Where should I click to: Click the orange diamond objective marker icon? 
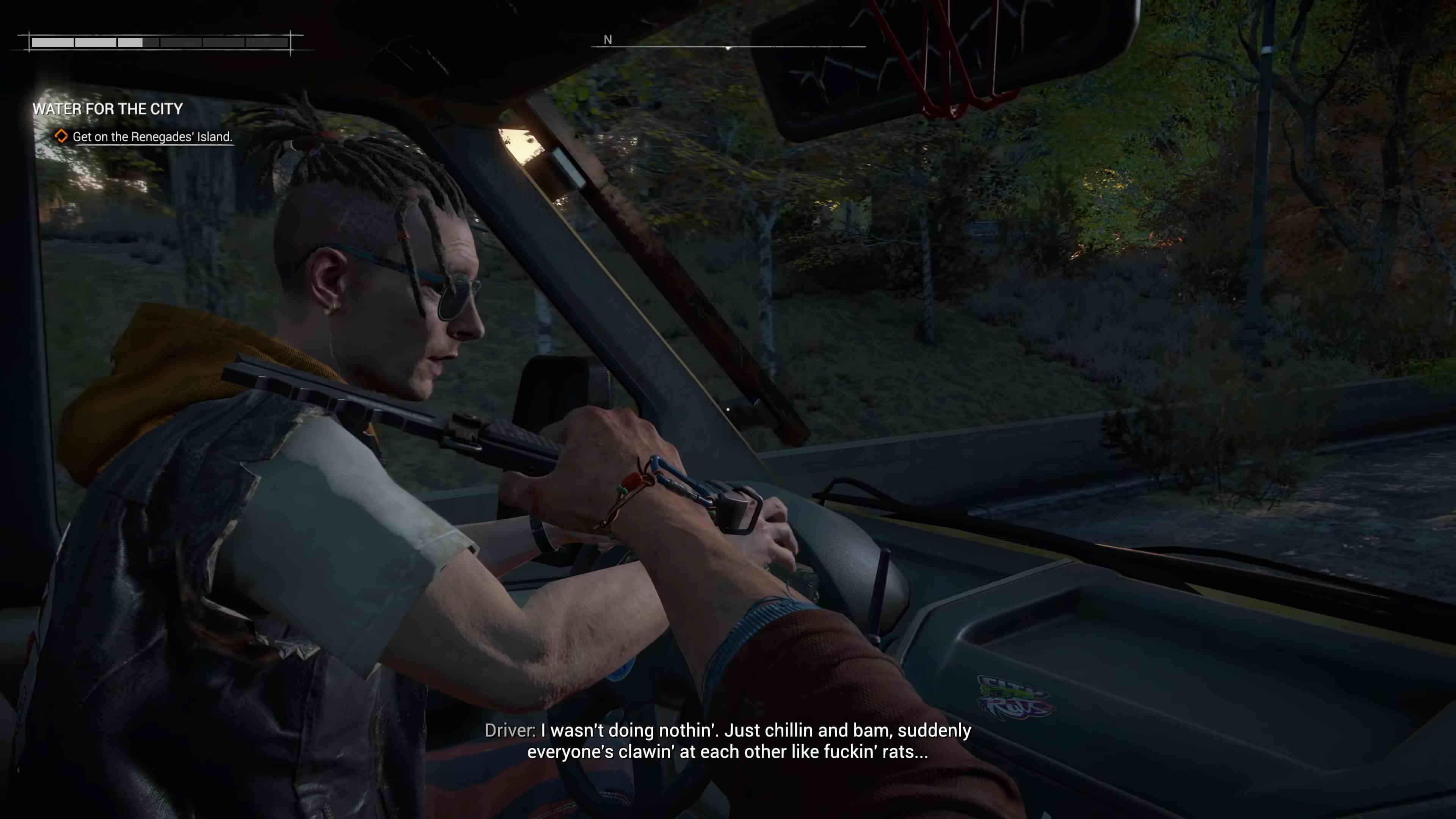62,136
